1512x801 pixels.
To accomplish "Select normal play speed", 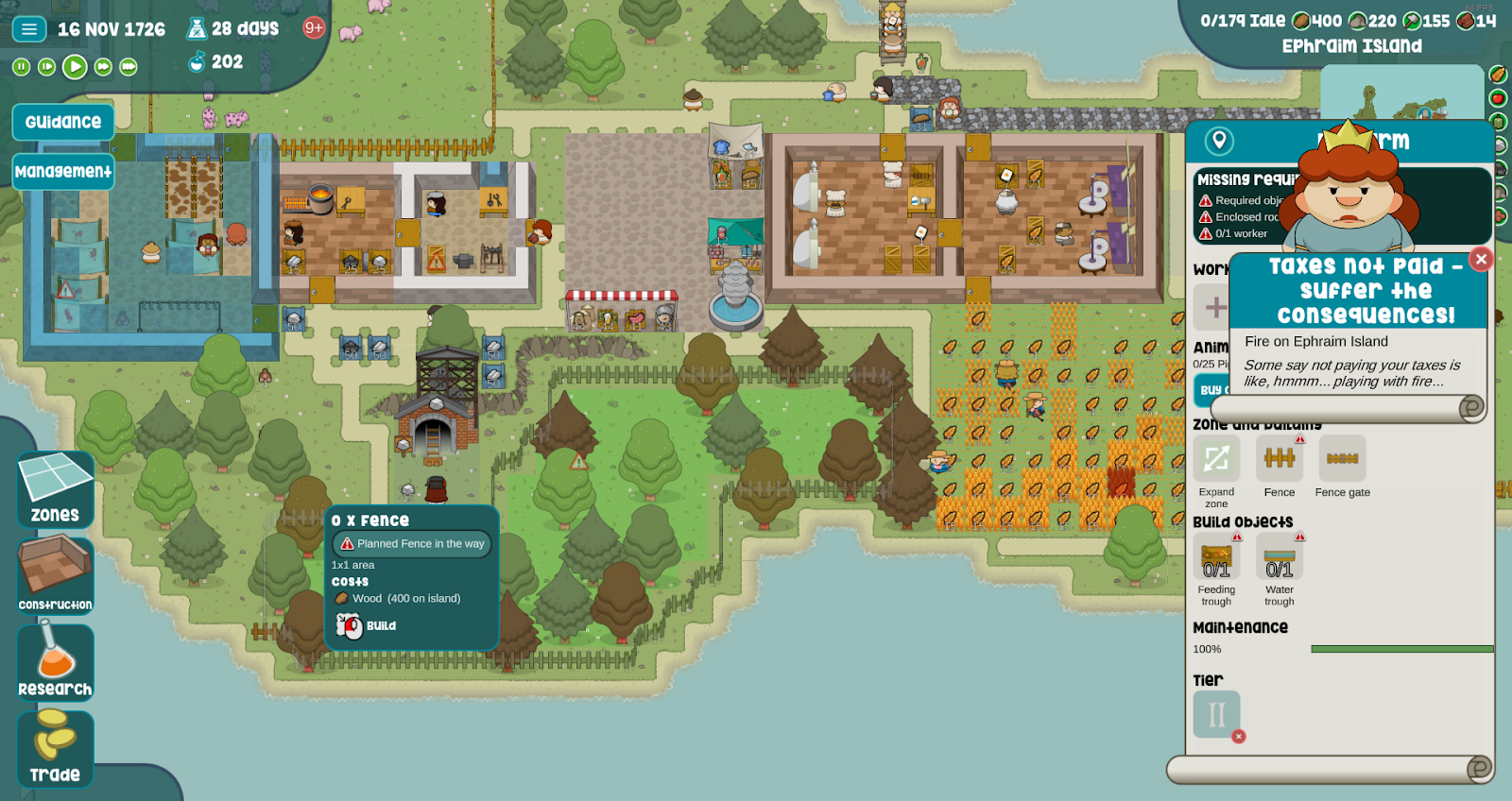I will [75, 67].
